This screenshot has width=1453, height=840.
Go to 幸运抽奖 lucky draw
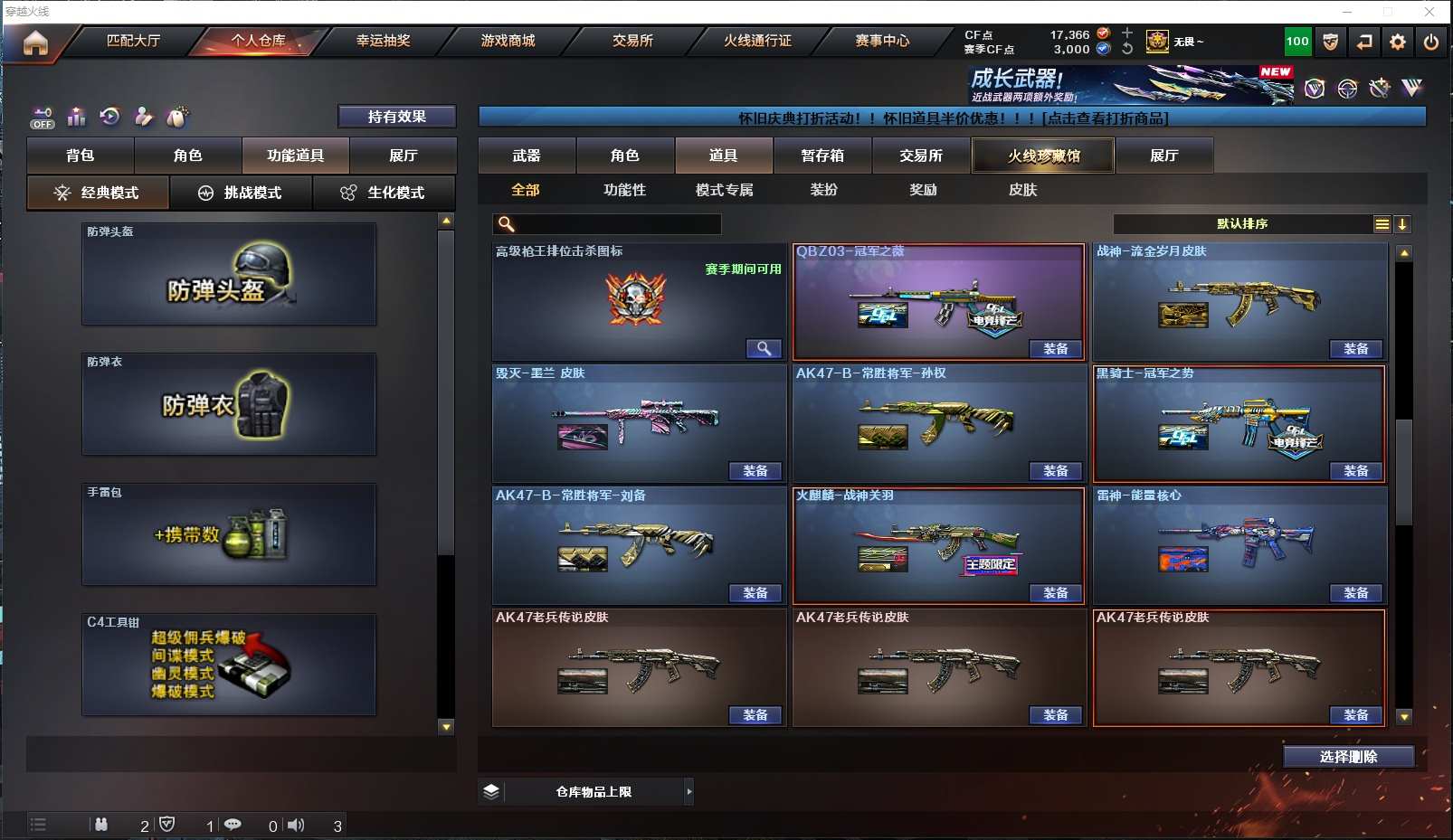(x=383, y=41)
